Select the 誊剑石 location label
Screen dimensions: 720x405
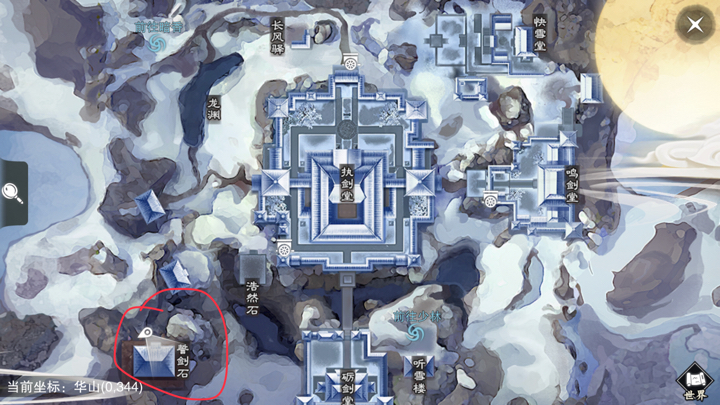pos(182,360)
